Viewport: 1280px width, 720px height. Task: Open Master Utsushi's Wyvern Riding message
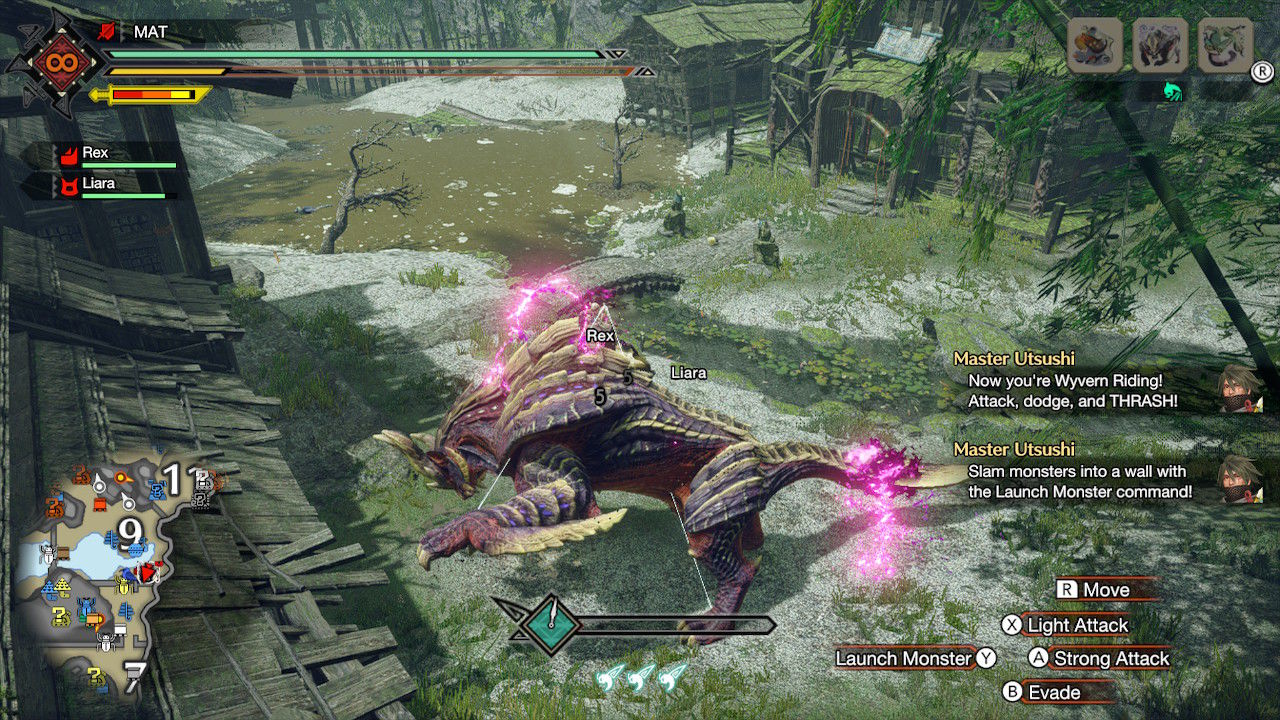coord(1071,381)
